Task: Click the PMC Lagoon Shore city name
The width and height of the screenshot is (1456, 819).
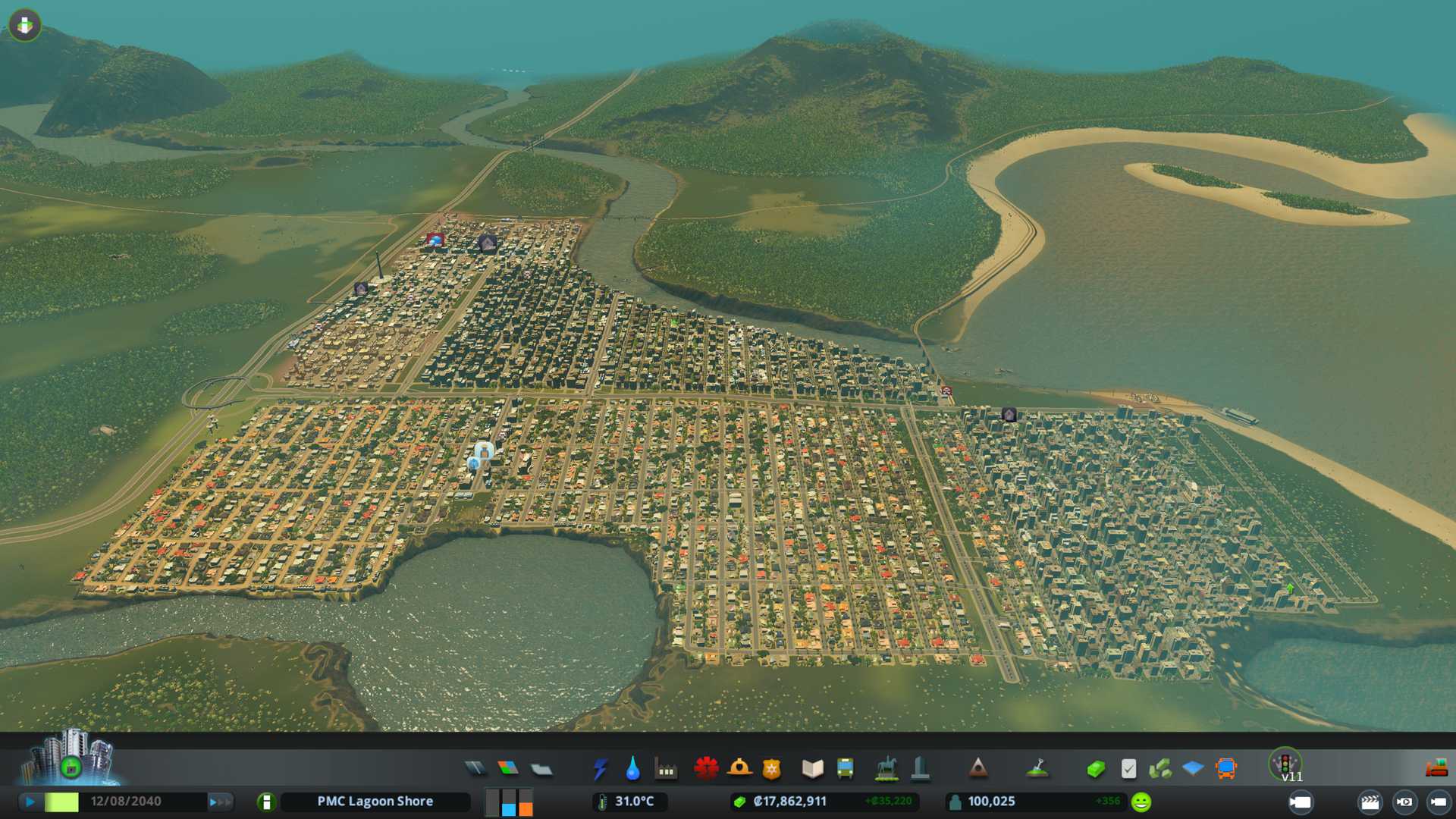Action: tap(375, 802)
